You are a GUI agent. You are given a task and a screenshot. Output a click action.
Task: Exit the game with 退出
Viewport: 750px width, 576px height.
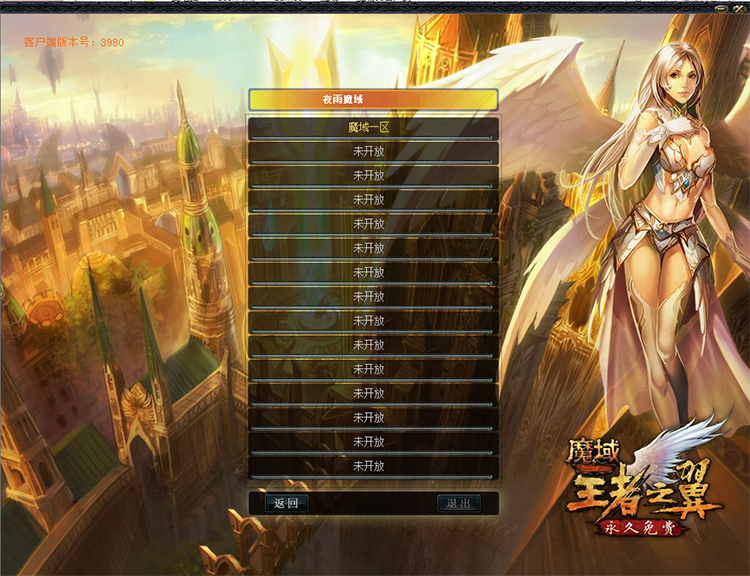[x=459, y=503]
